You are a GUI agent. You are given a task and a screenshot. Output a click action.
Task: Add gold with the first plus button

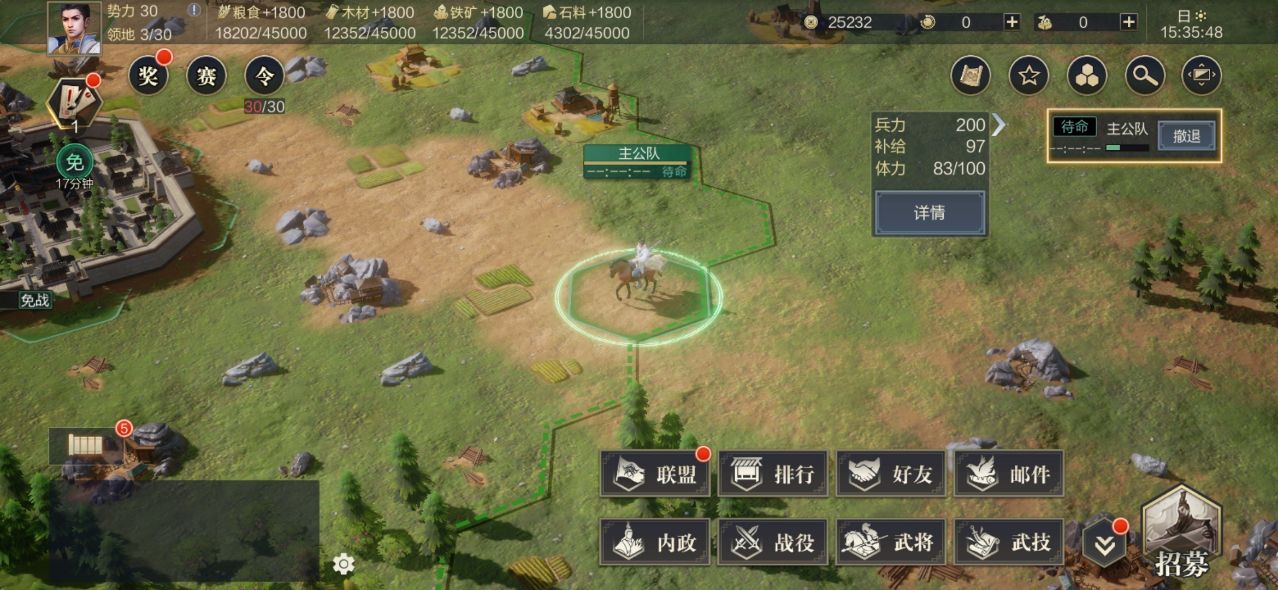click(x=1012, y=22)
